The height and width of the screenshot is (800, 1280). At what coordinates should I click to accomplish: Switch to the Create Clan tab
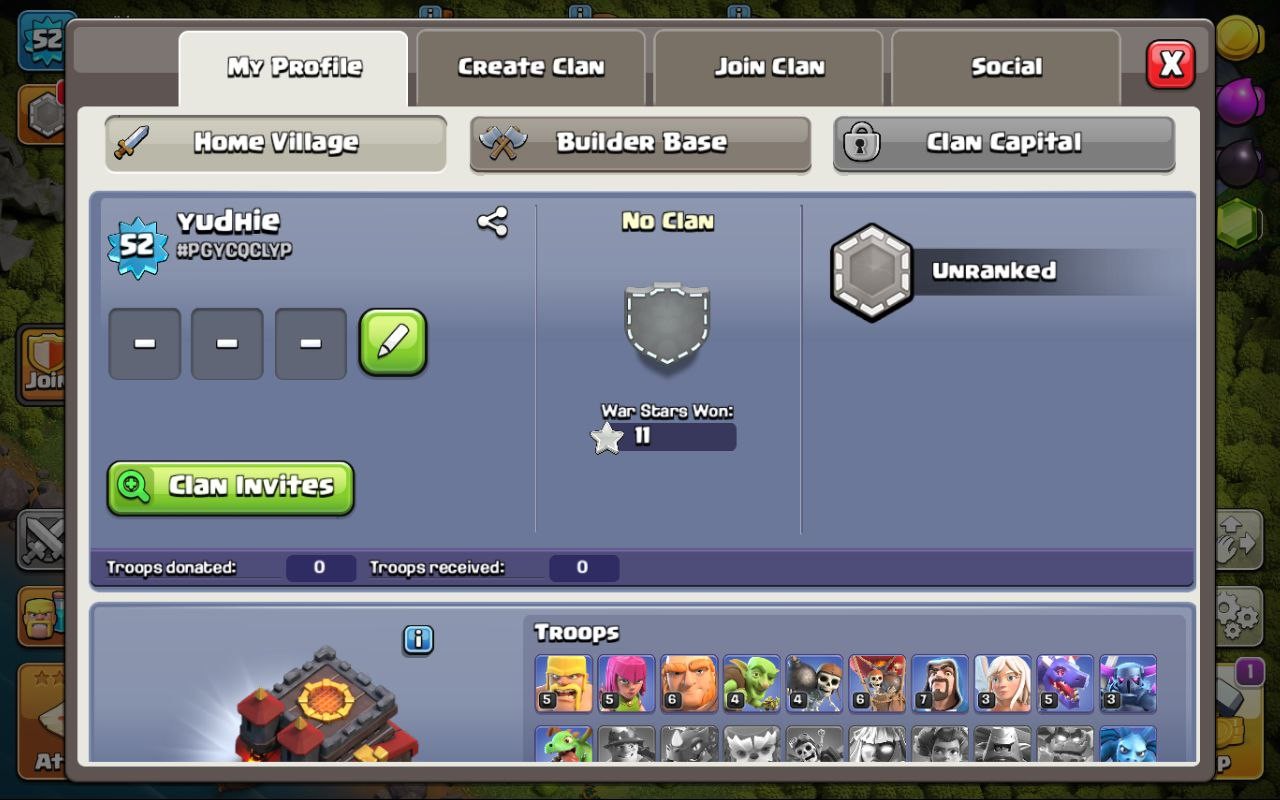coord(530,66)
